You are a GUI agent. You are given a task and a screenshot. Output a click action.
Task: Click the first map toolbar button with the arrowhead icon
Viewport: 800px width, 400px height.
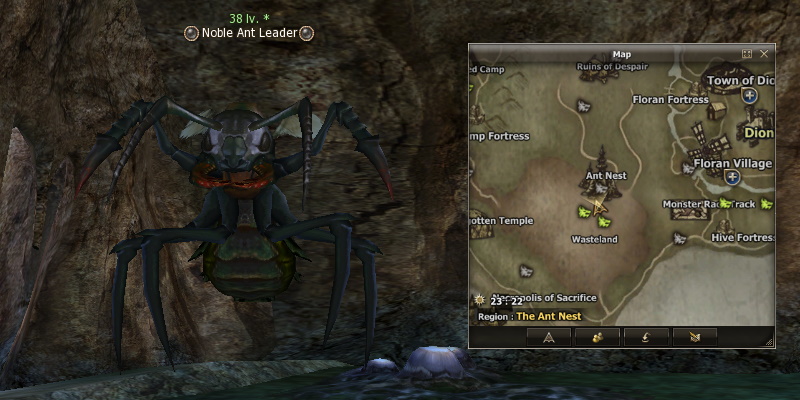click(548, 337)
